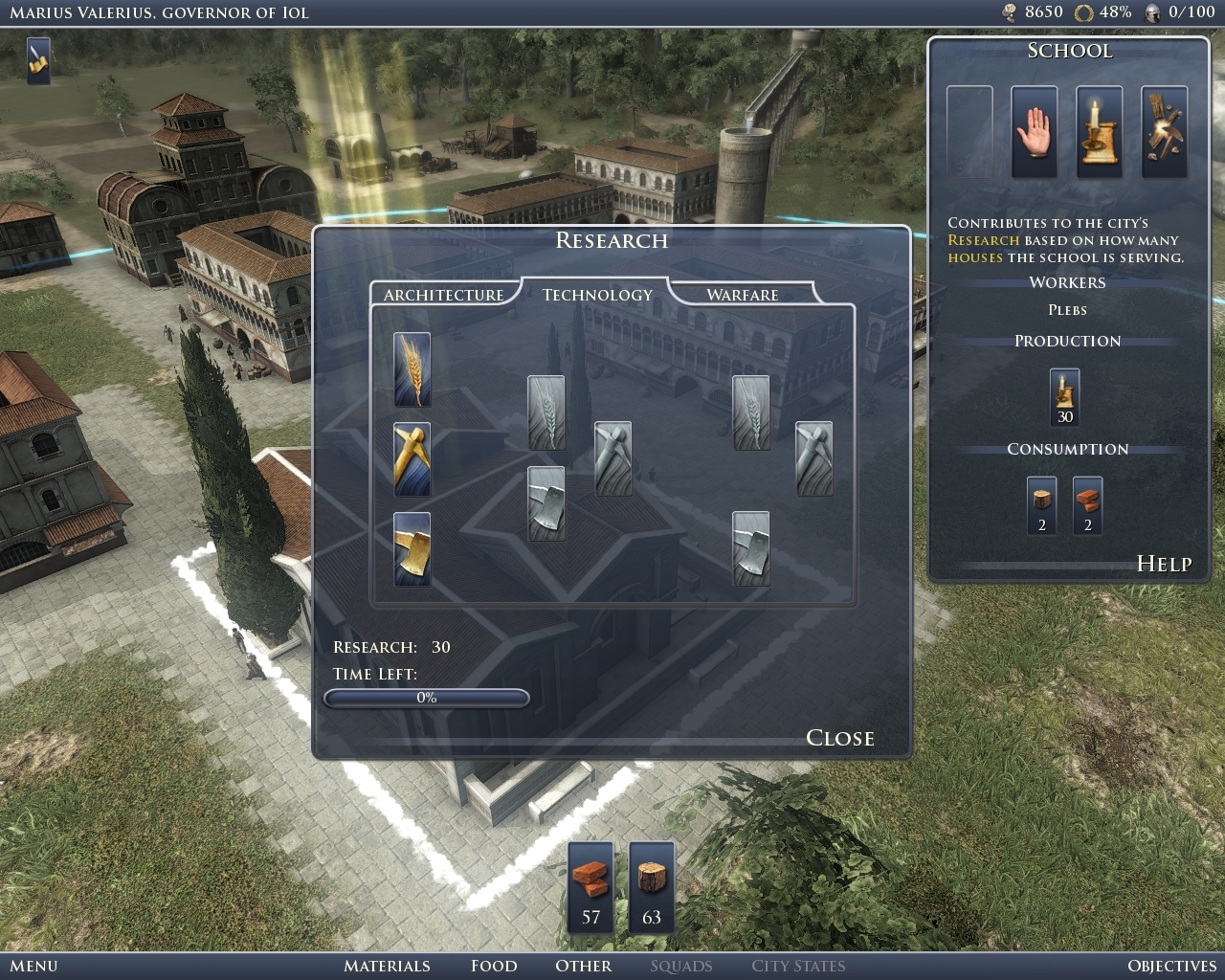The image size is (1225, 980).
Task: Click the bricks resource counter
Action: (590, 887)
